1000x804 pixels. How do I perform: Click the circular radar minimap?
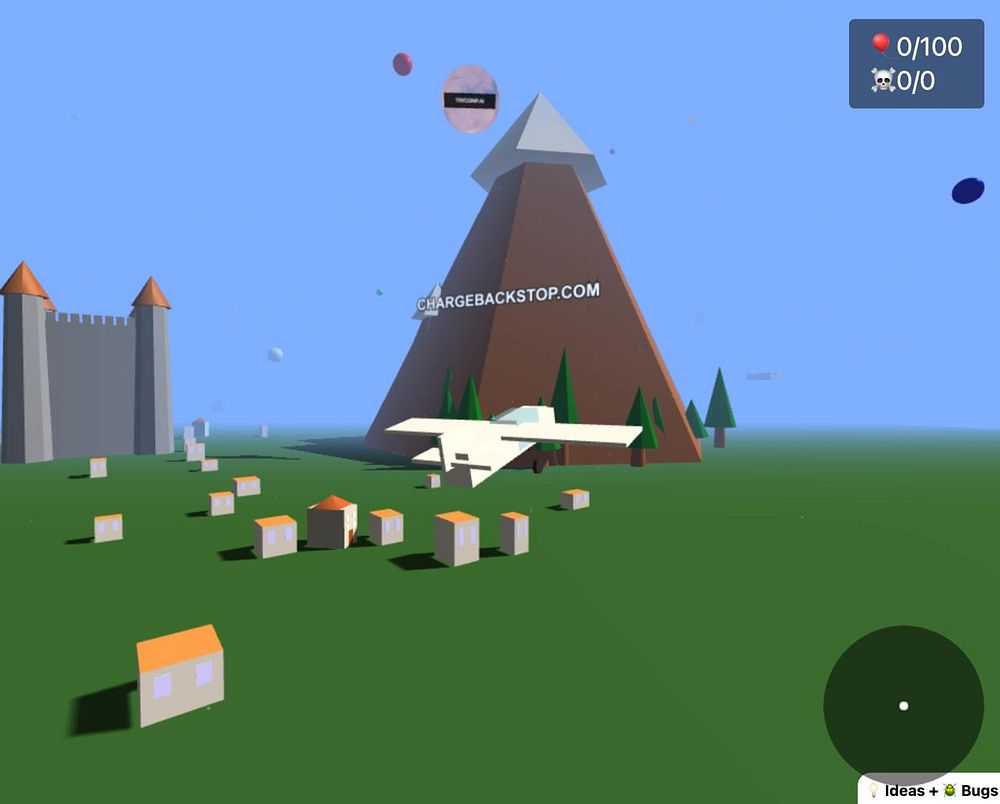[903, 705]
